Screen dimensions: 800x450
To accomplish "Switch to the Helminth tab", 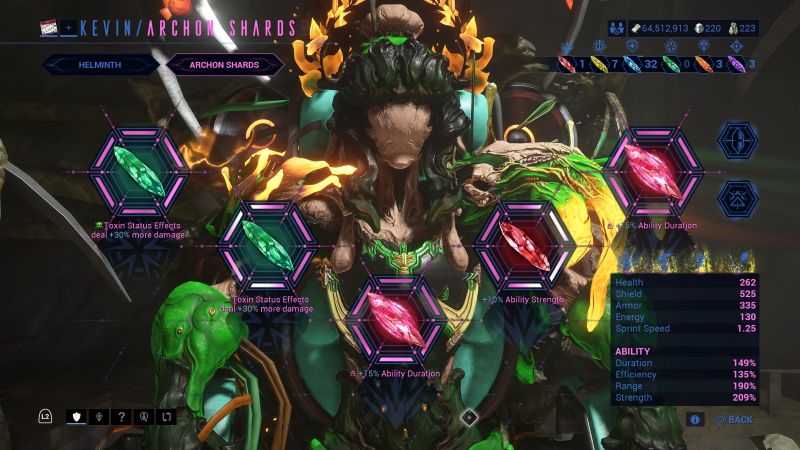I will [100, 65].
